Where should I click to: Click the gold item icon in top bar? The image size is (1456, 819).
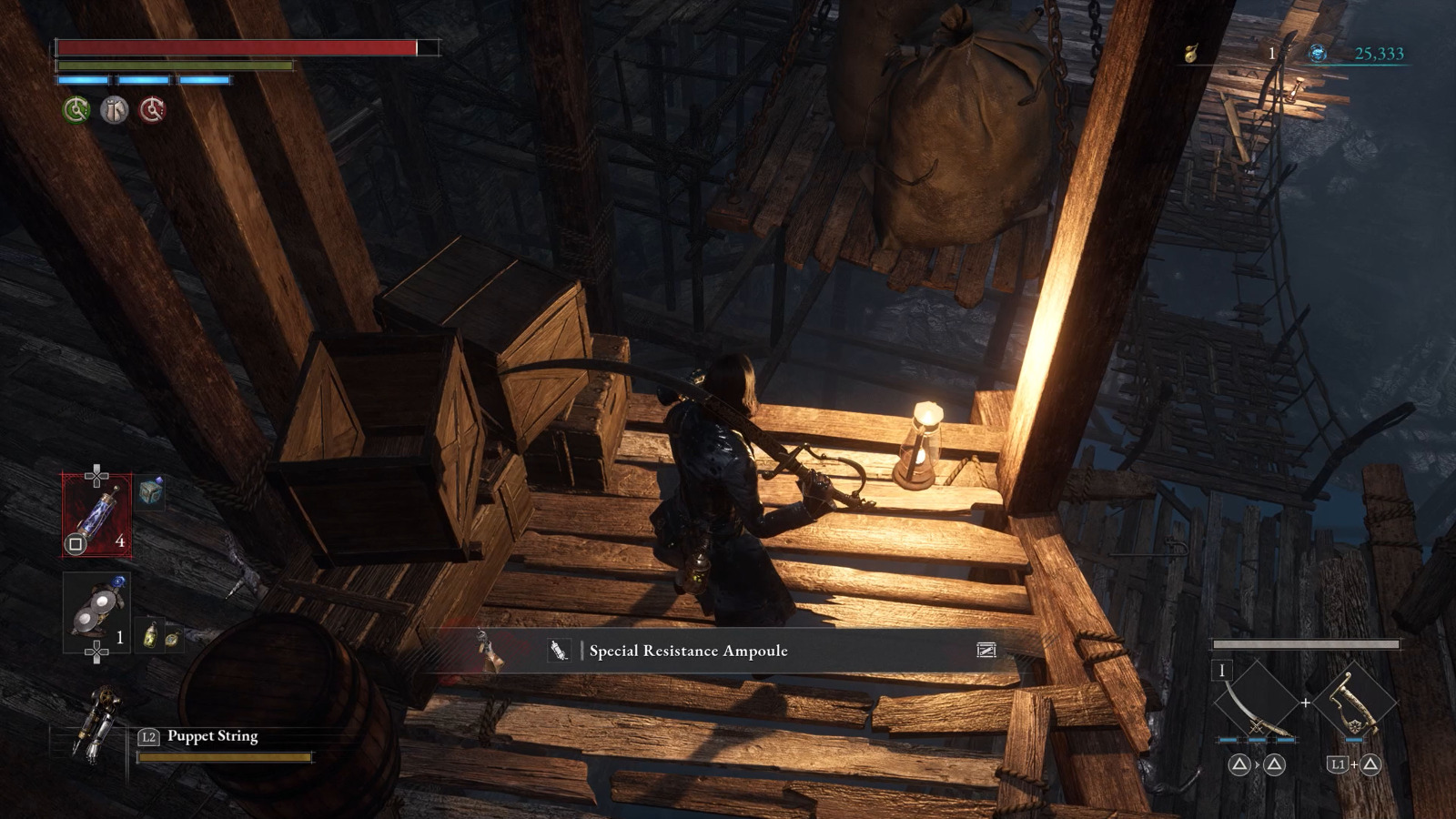pyautogui.click(x=1191, y=54)
